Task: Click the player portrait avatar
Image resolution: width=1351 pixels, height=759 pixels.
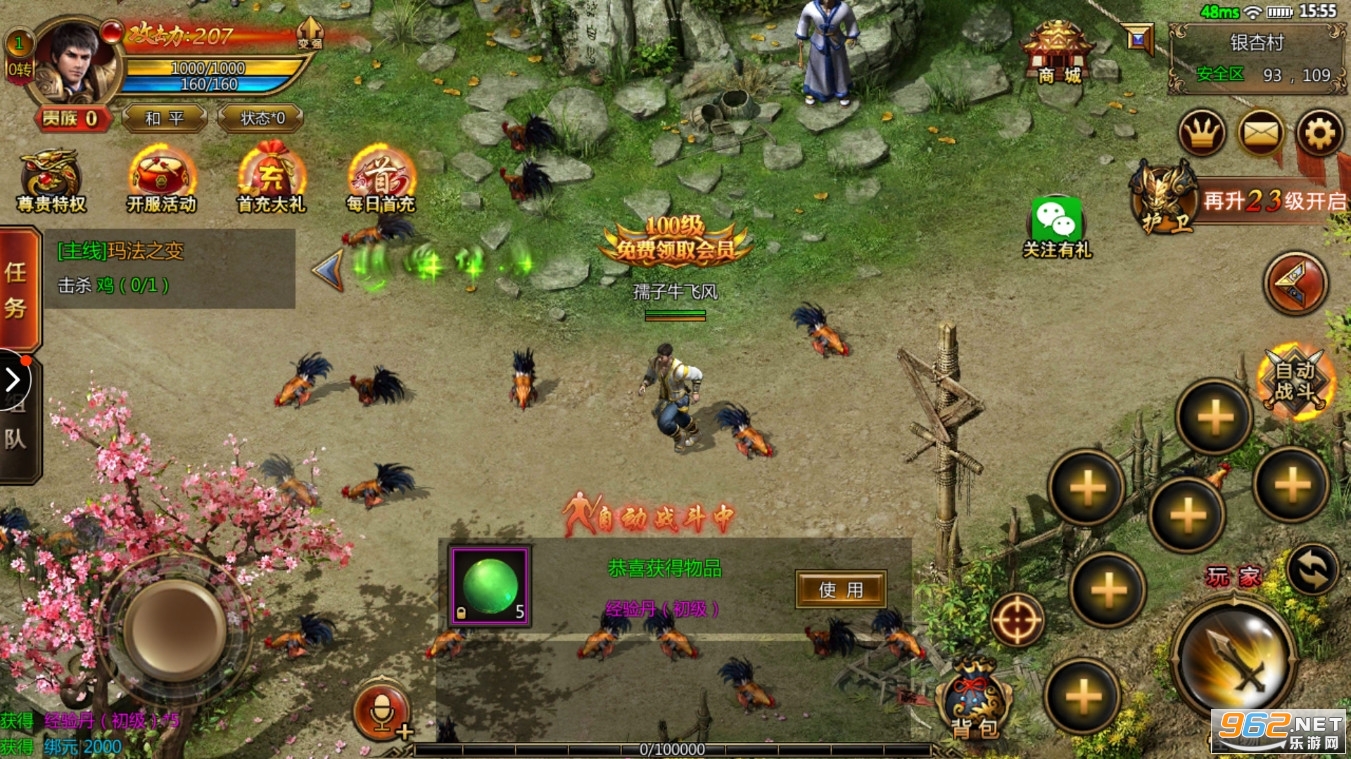Action: click(76, 62)
